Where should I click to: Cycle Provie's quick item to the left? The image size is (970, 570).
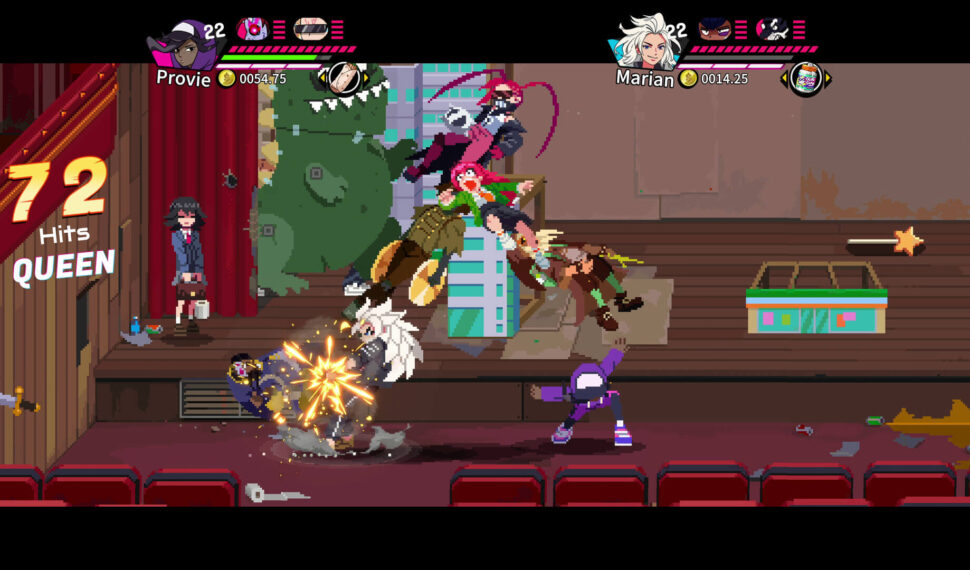pos(323,78)
